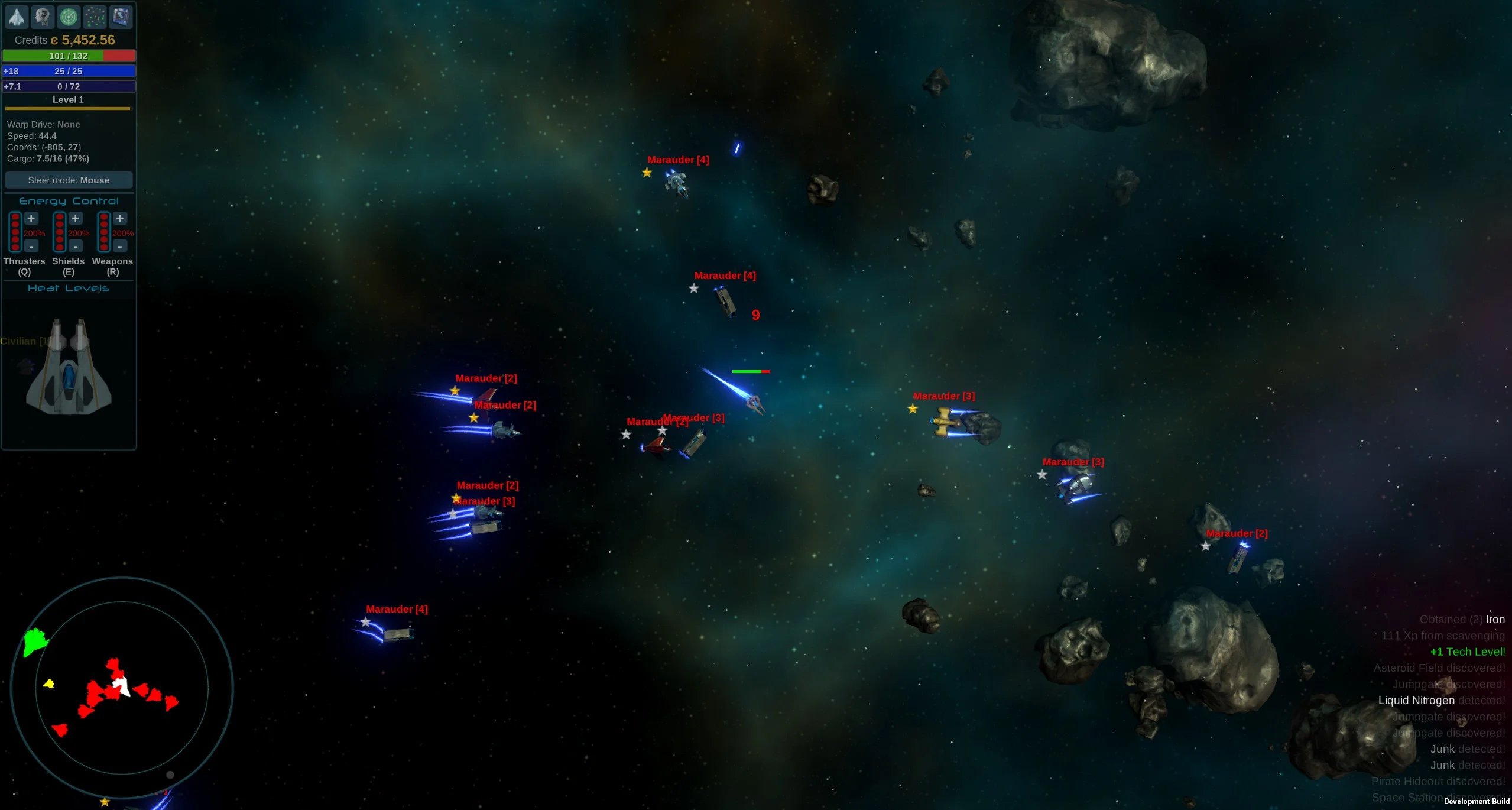
Task: Open the star map dots icon
Action: coord(95,17)
